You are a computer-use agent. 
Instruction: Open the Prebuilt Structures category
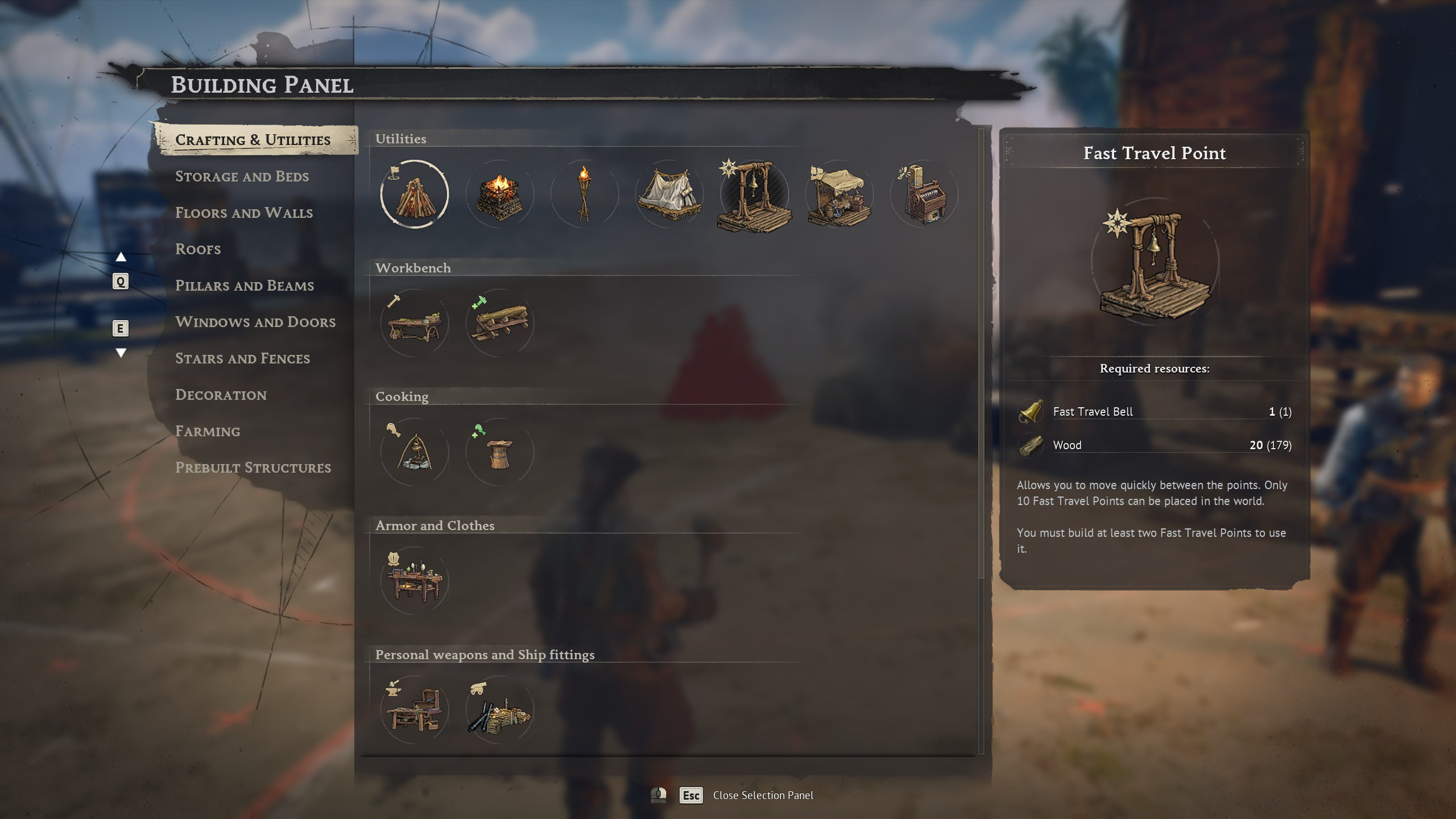point(253,468)
